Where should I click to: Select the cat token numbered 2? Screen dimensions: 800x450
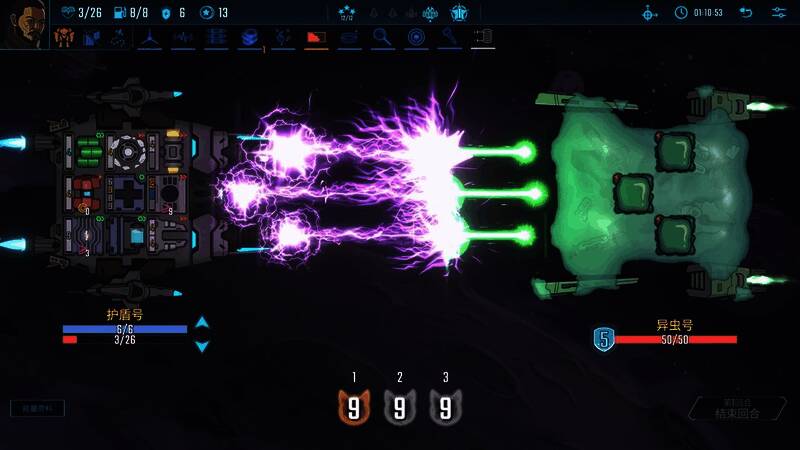pos(400,406)
